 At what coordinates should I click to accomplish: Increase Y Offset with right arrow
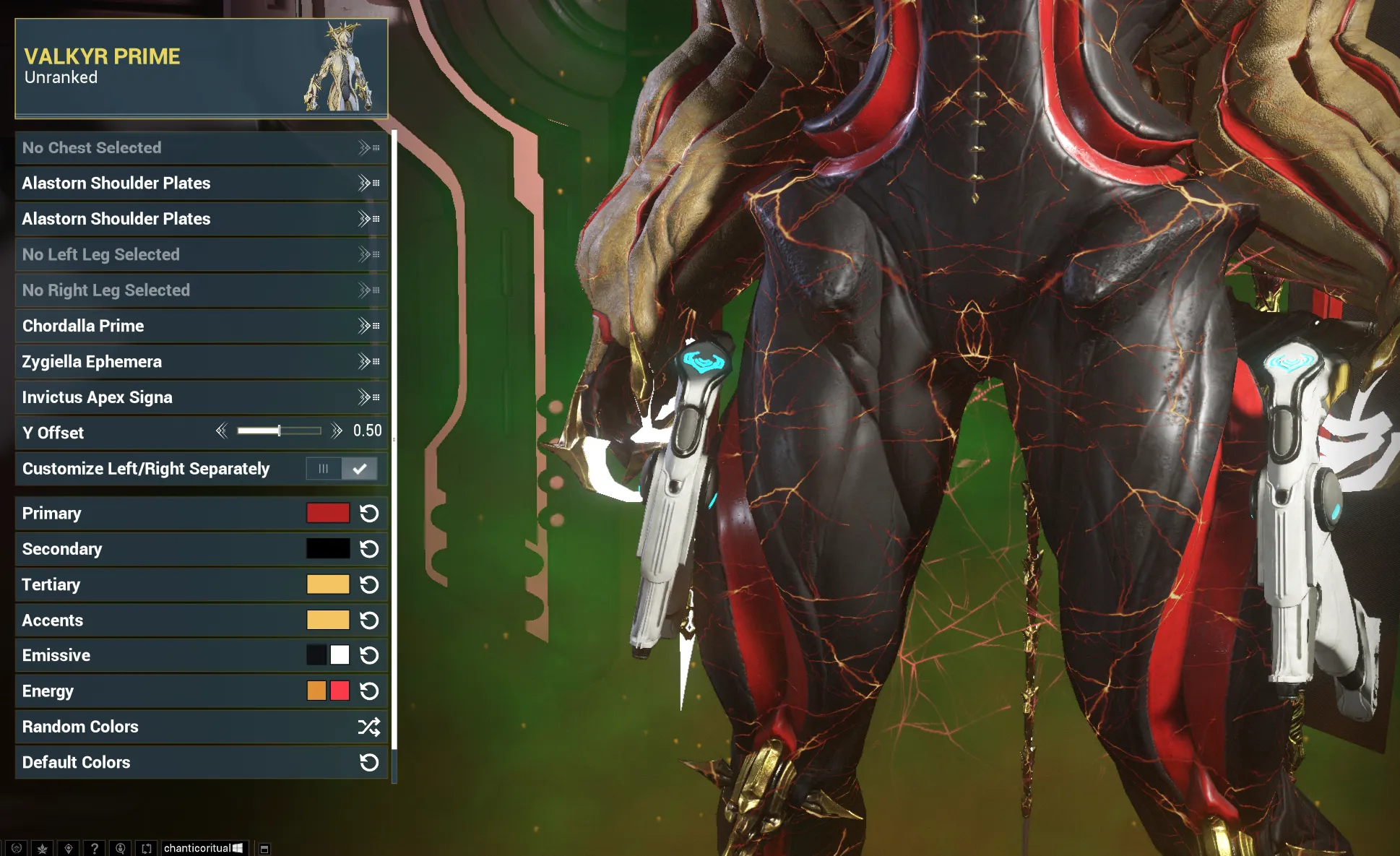pos(337,431)
